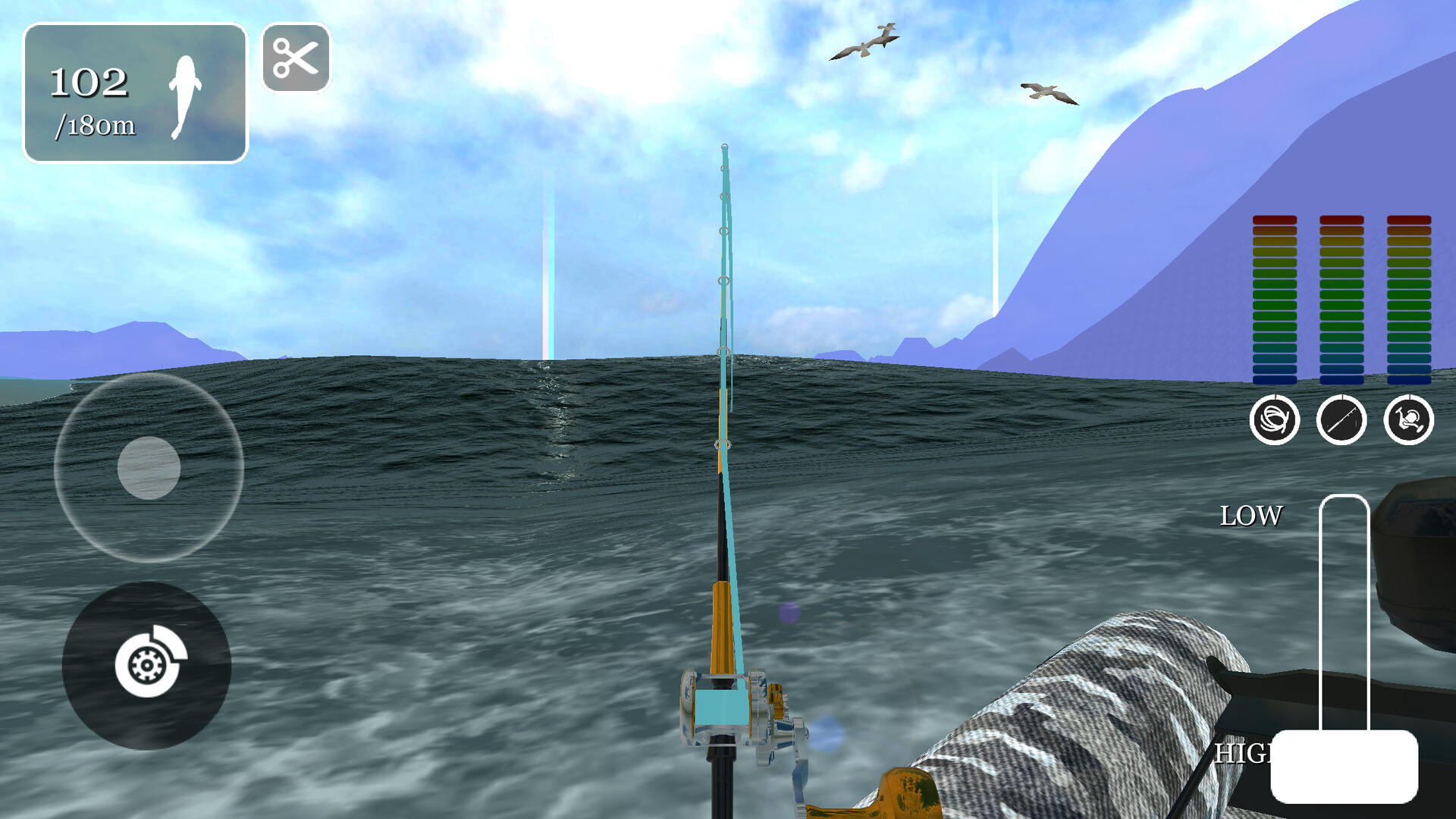
Task: Tap the fishing rod icon
Action: click(1342, 419)
